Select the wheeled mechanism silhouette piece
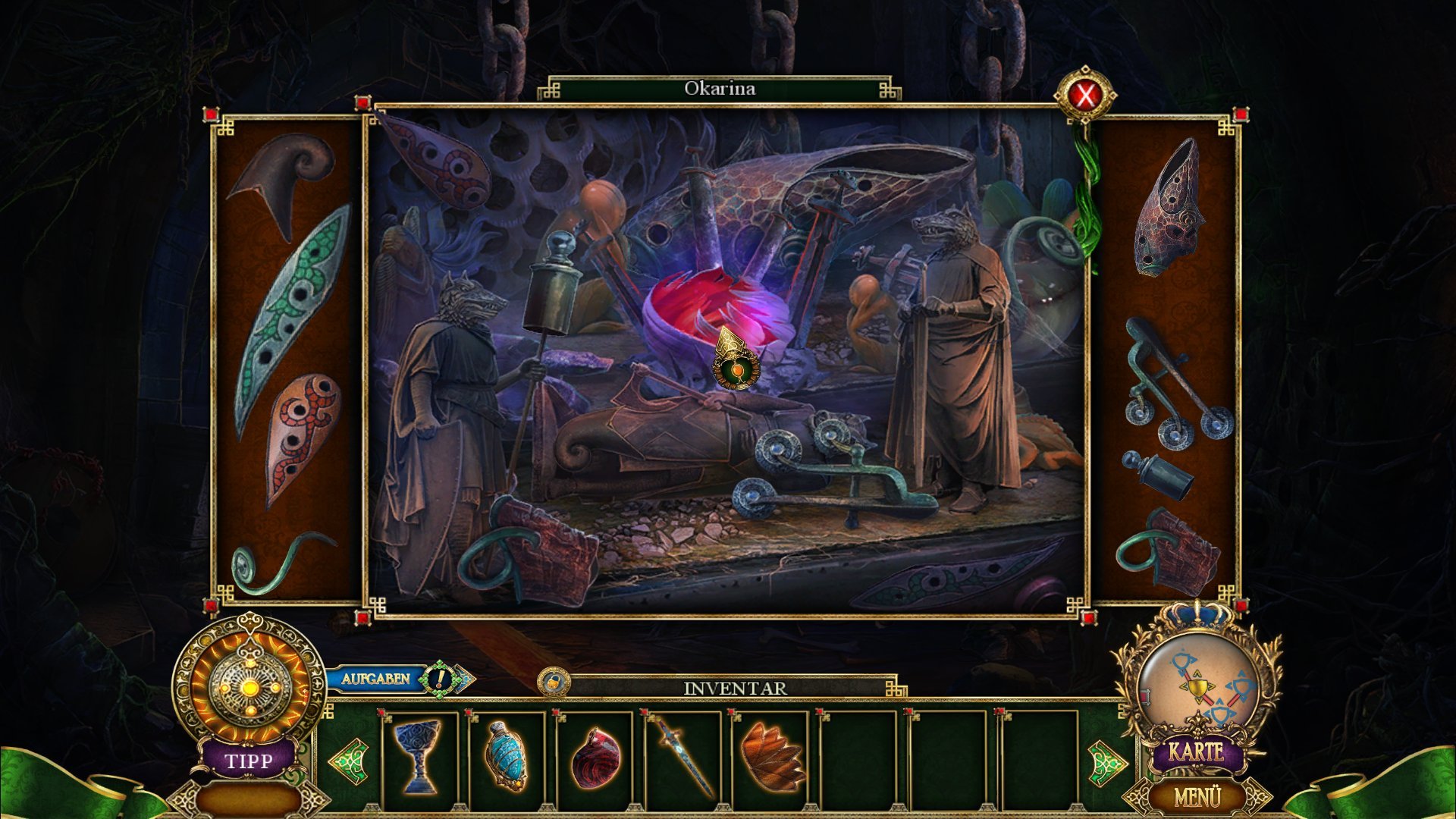The height and width of the screenshot is (819, 1456). [1174, 385]
